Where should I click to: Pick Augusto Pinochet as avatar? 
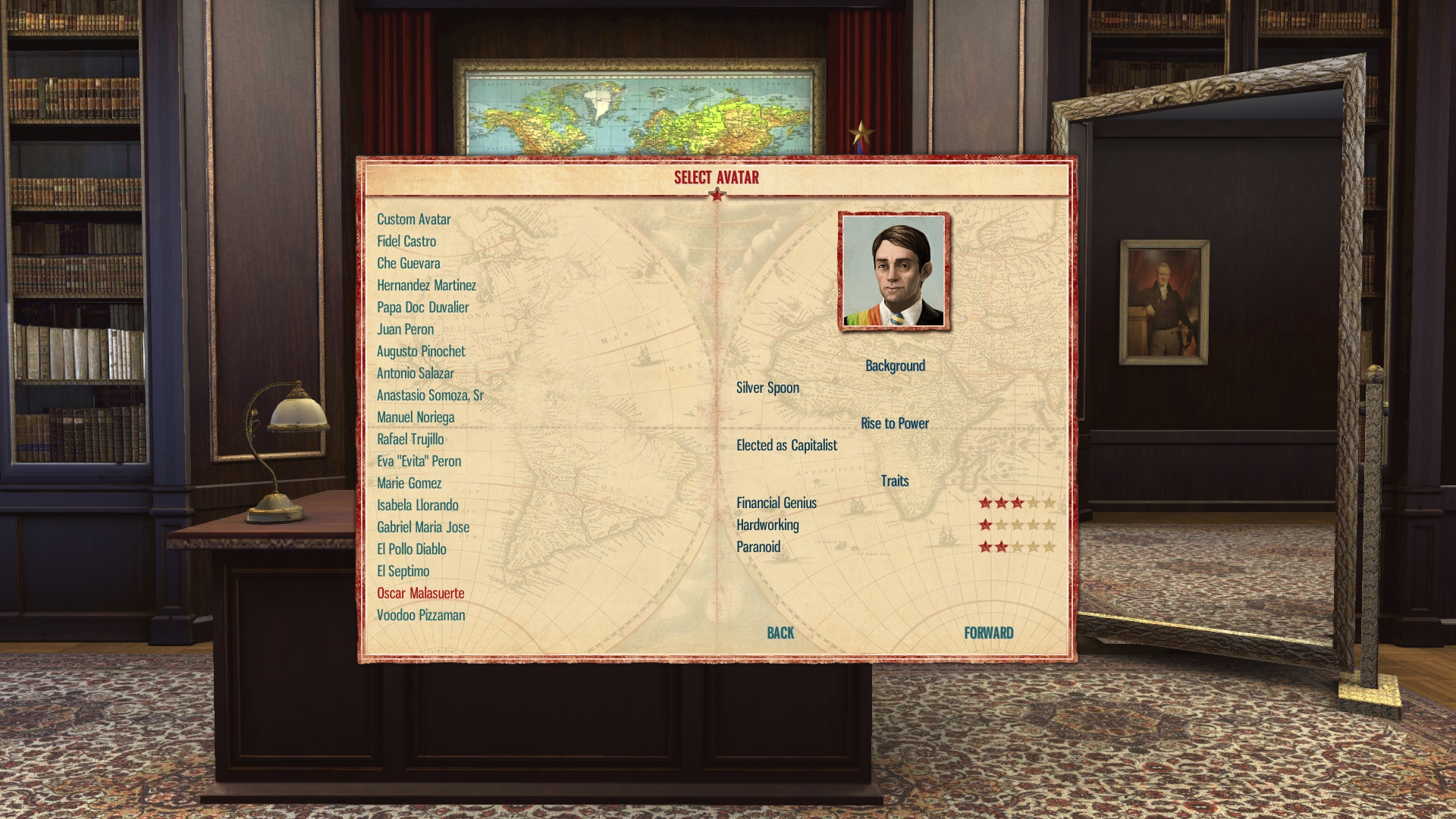[421, 351]
